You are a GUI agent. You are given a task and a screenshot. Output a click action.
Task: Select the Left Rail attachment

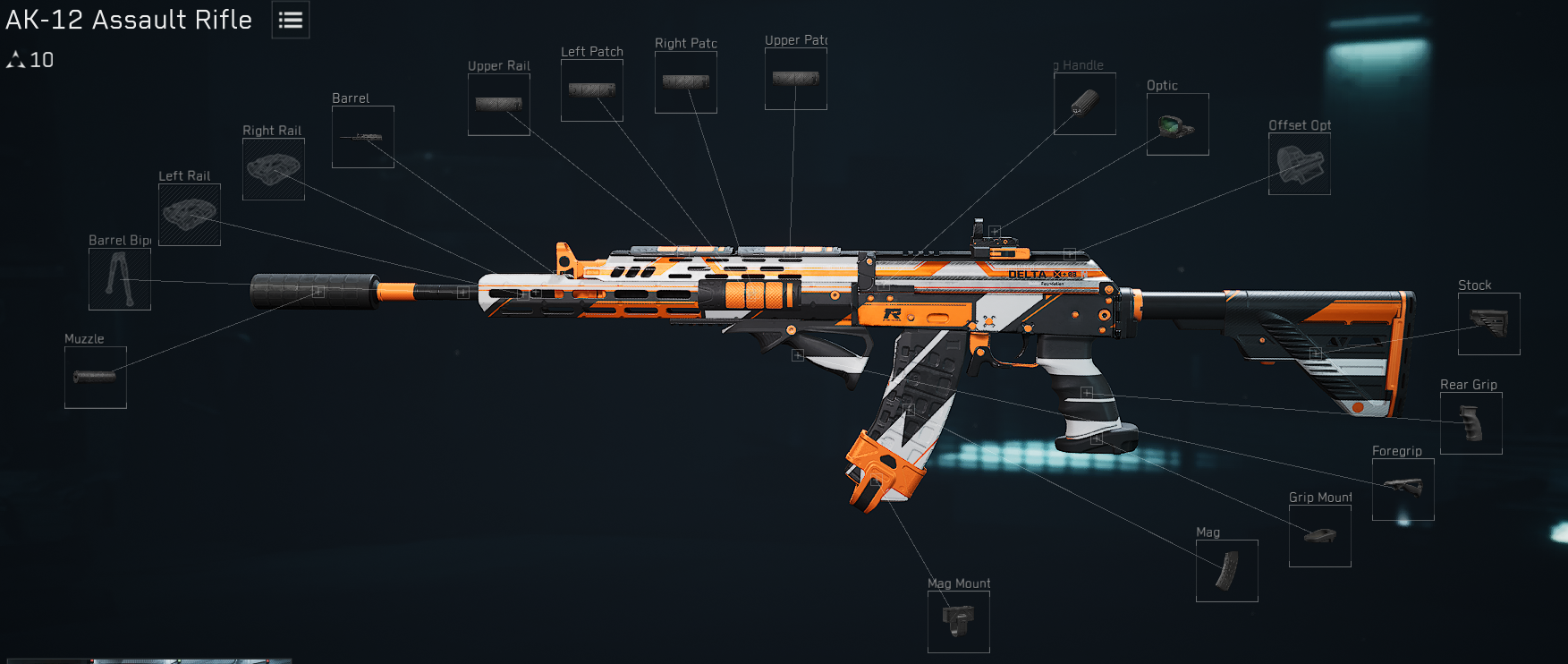click(188, 215)
